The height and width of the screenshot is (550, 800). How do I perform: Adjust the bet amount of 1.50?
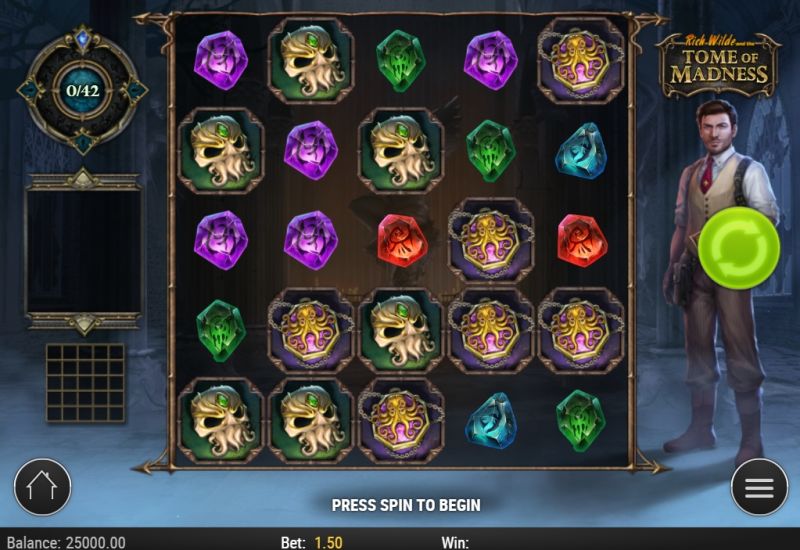click(x=328, y=542)
